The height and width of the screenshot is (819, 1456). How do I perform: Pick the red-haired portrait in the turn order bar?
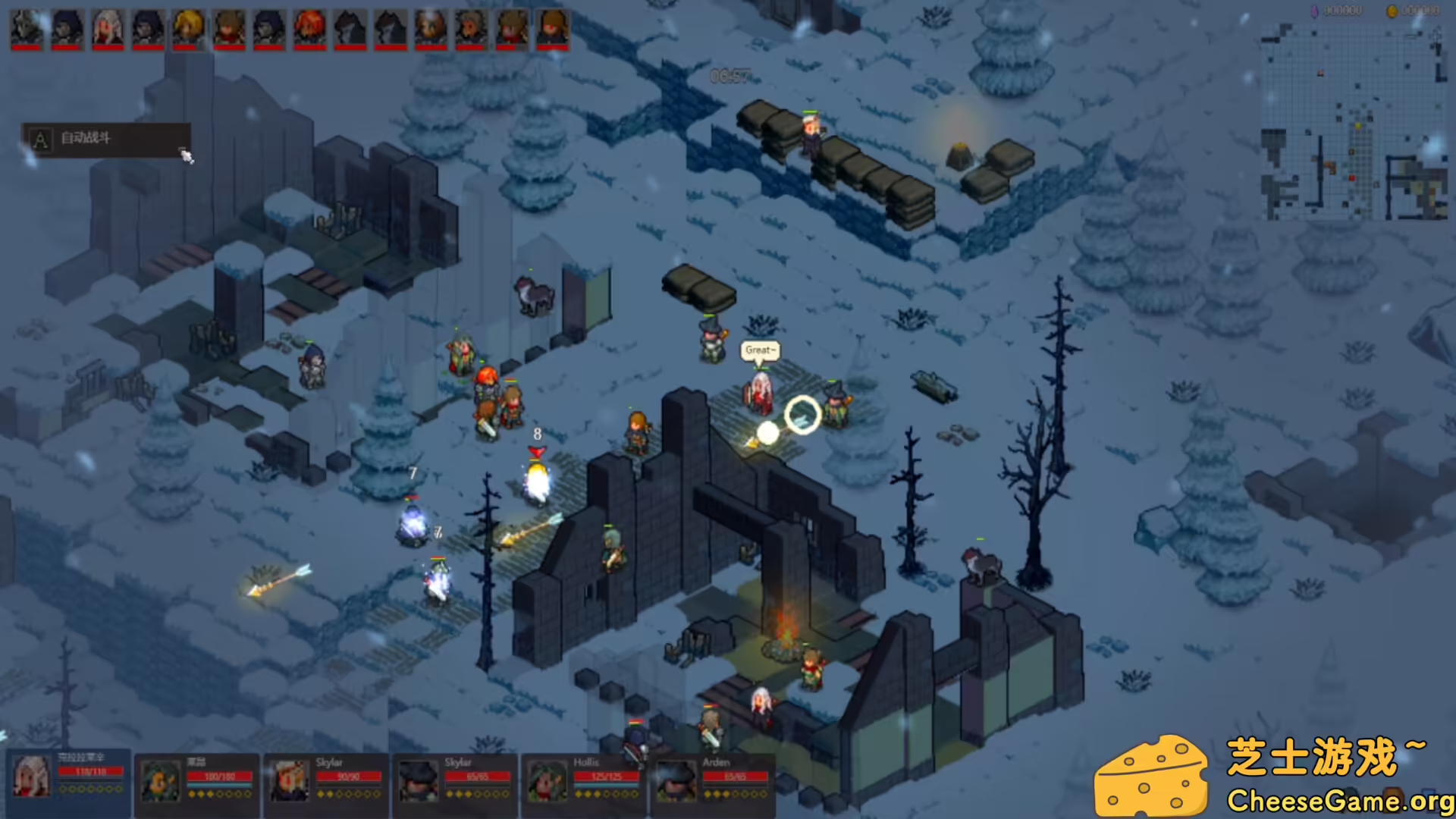[x=310, y=29]
